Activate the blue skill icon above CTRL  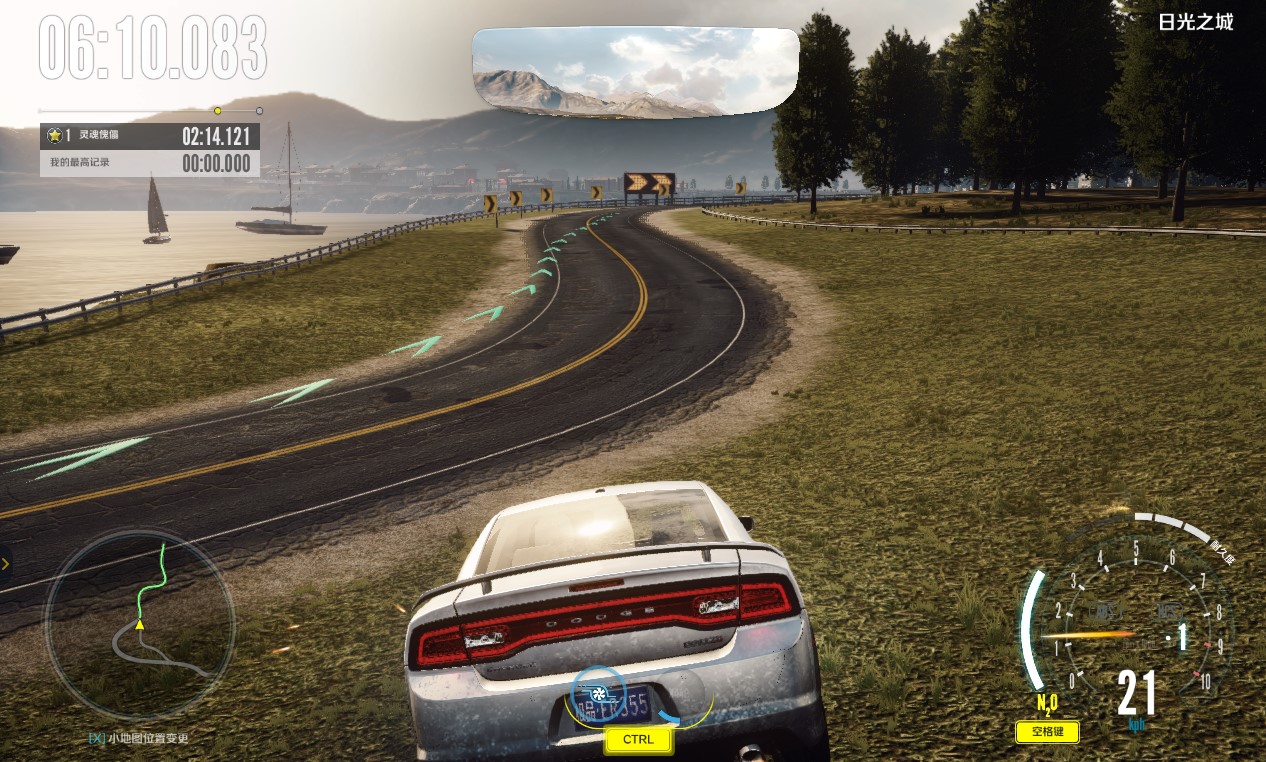tap(598, 692)
